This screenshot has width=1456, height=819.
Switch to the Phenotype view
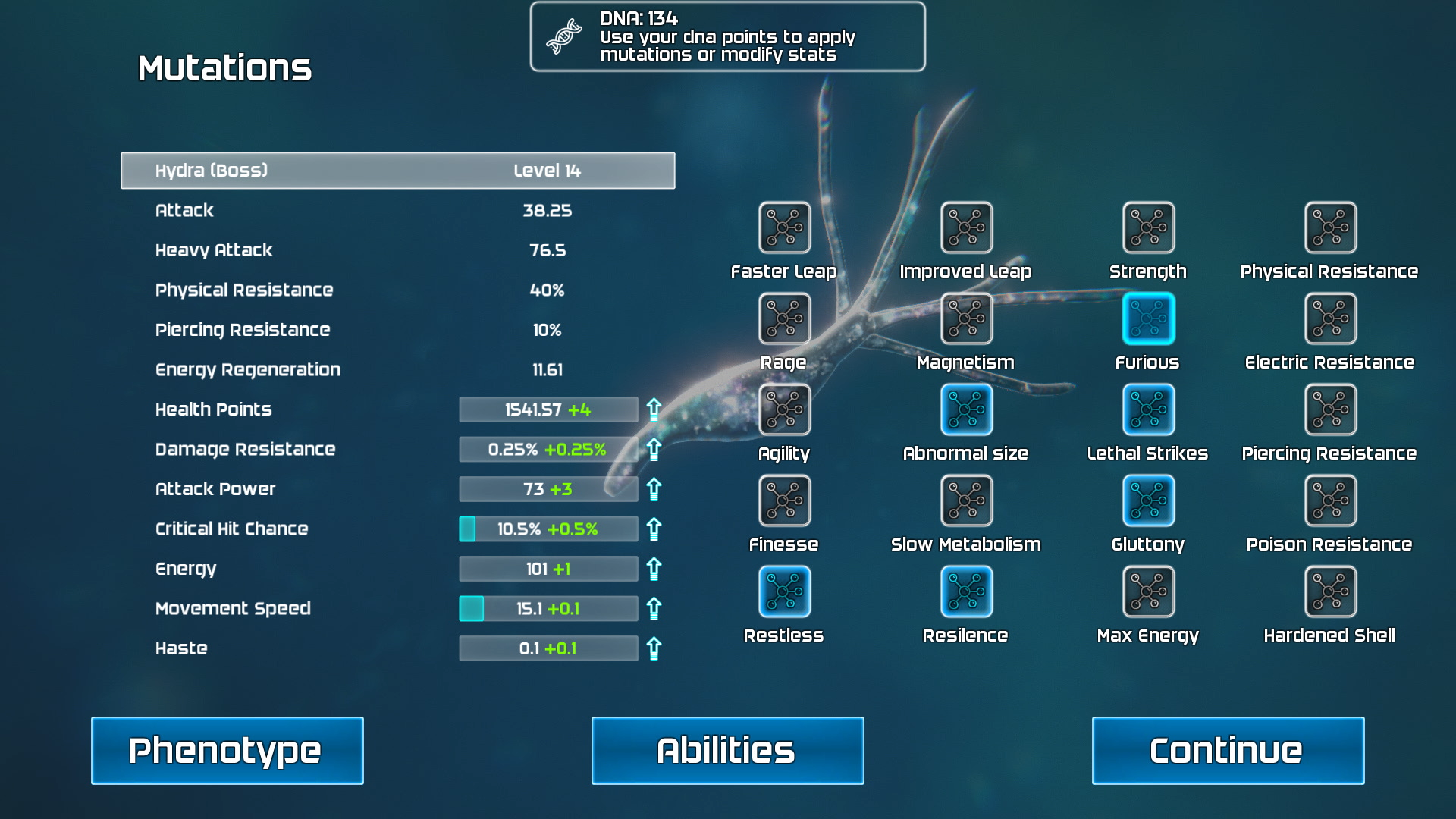[226, 750]
